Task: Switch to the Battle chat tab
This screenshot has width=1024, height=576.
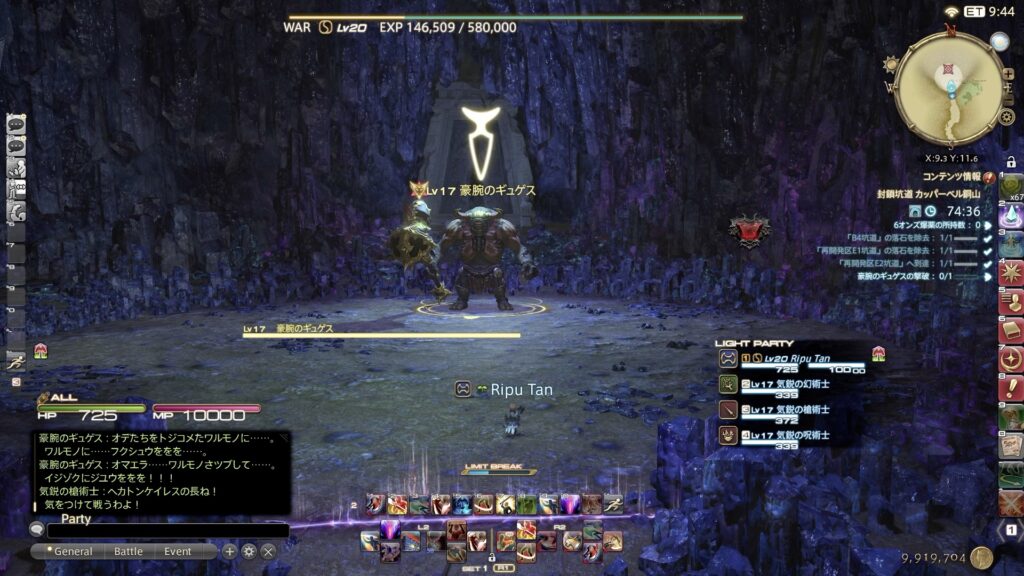Action: tap(128, 551)
